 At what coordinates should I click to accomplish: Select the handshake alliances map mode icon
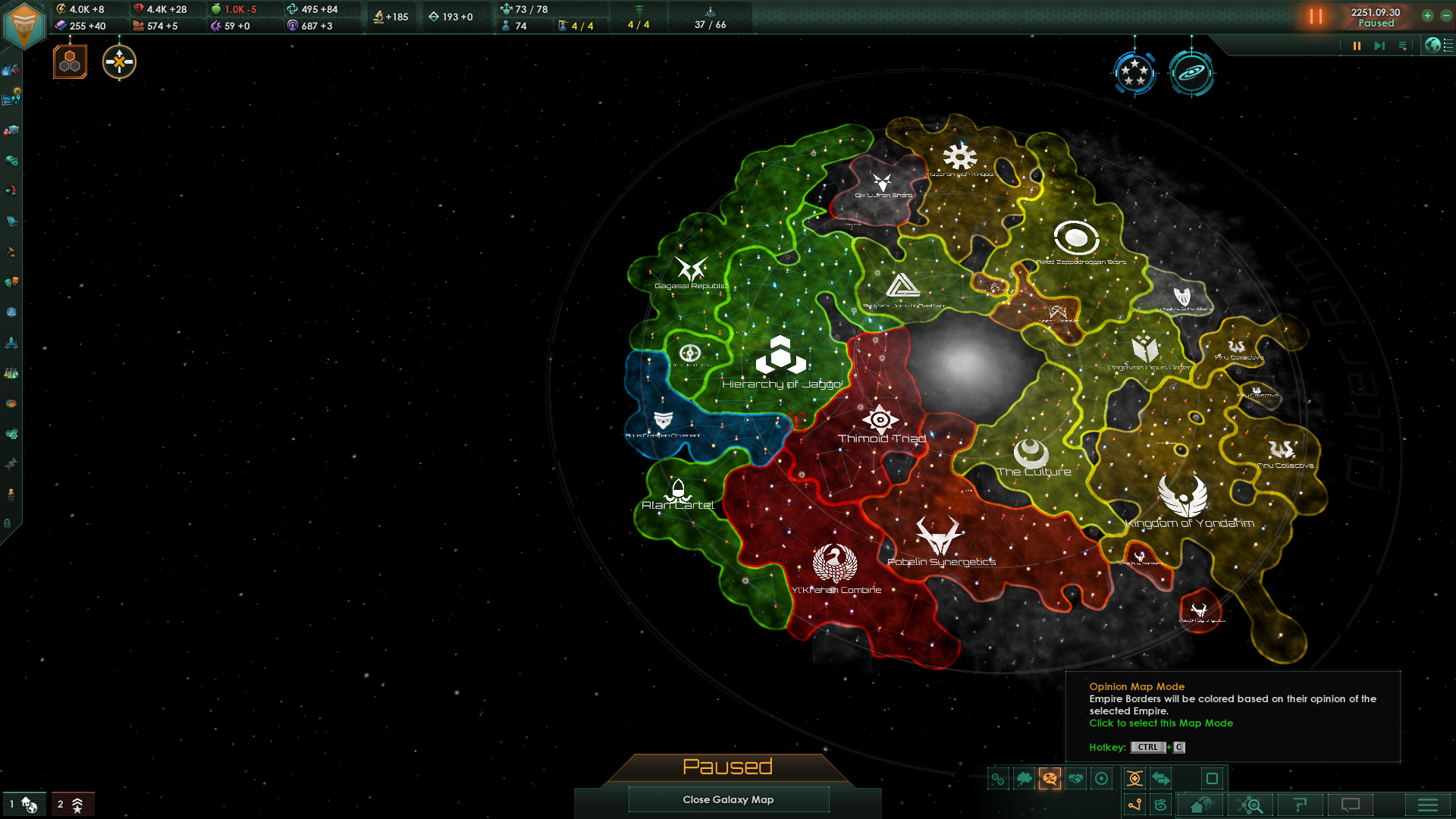pyautogui.click(x=1075, y=778)
